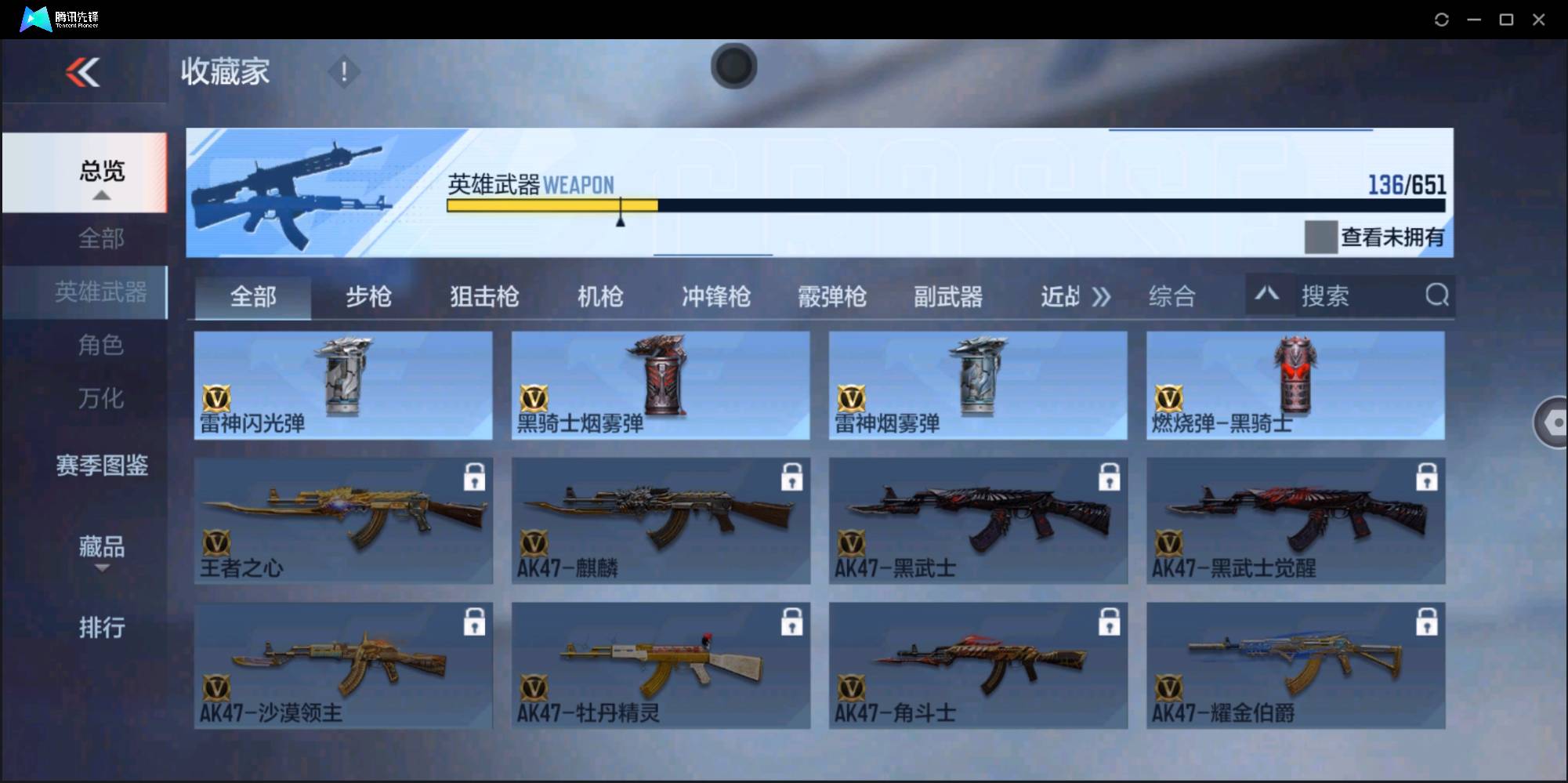Switch to the 狙击枪 tab
Viewport: 1568px width, 783px height.
483,296
